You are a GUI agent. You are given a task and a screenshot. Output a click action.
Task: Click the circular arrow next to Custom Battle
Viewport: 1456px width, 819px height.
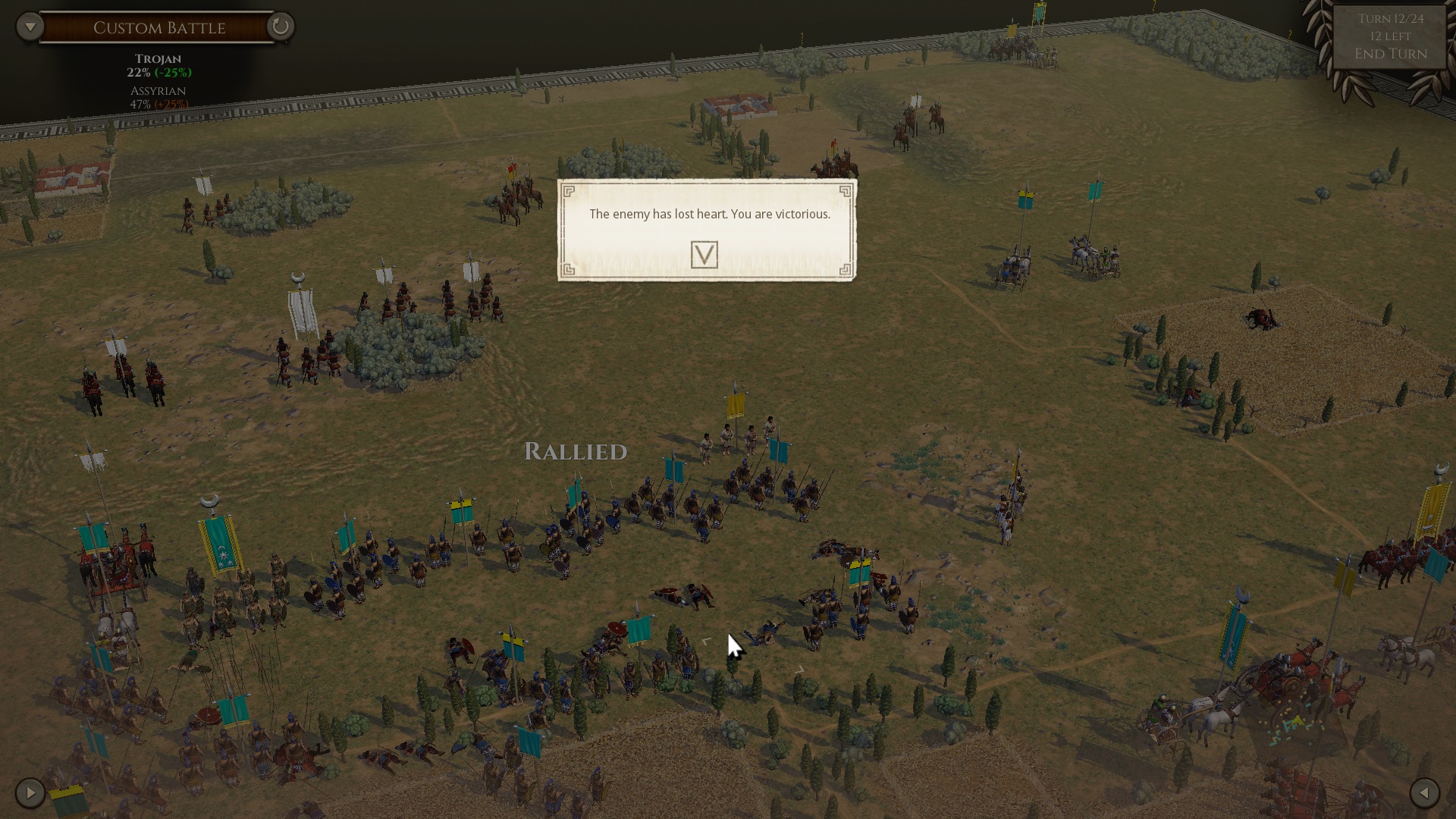pyautogui.click(x=281, y=27)
